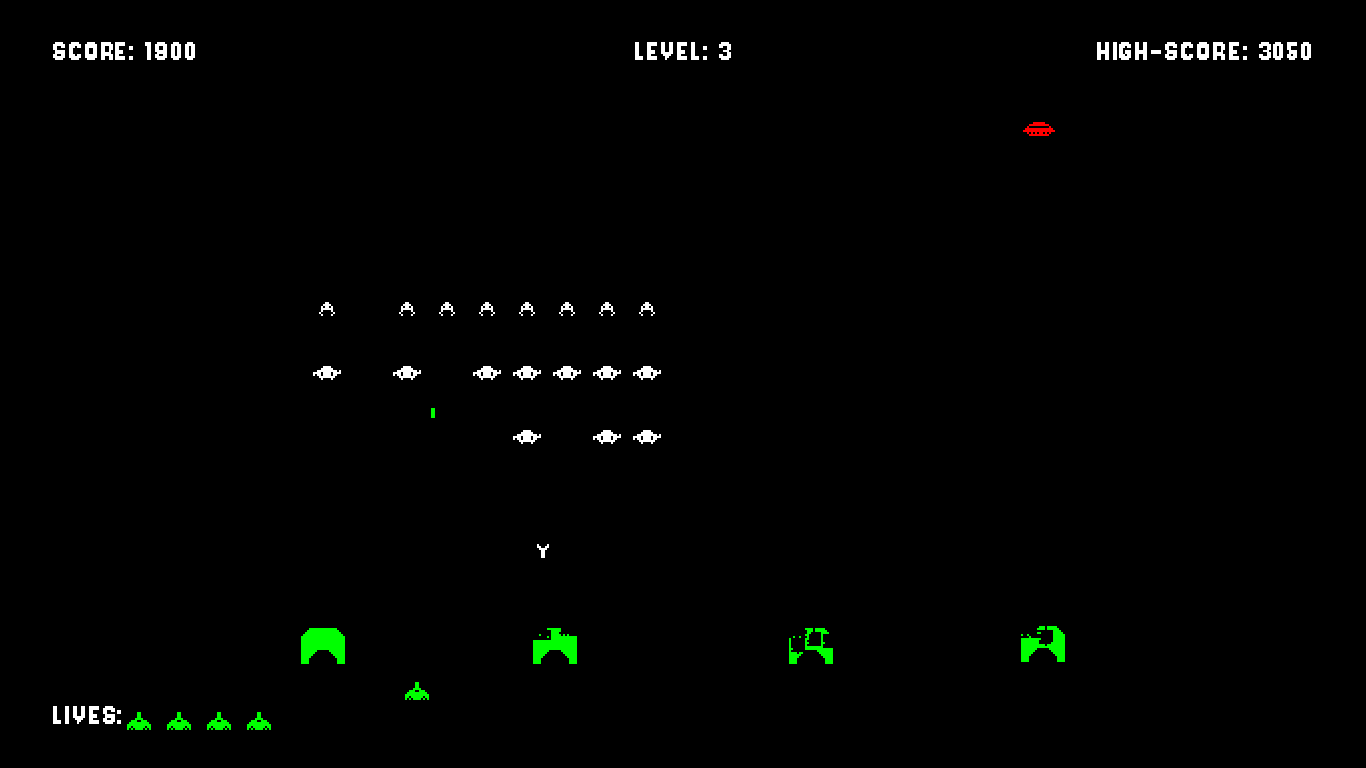The width and height of the screenshot is (1366, 768).
Task: Click the player's green cannon ship
Action: tap(415, 690)
